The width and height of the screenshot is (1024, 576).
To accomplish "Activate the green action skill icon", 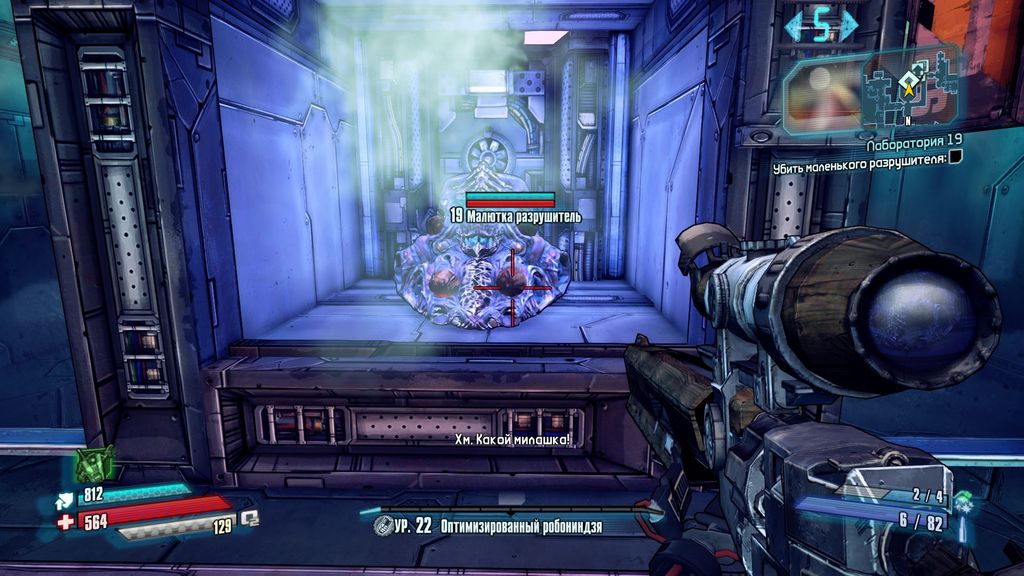I will (x=96, y=464).
